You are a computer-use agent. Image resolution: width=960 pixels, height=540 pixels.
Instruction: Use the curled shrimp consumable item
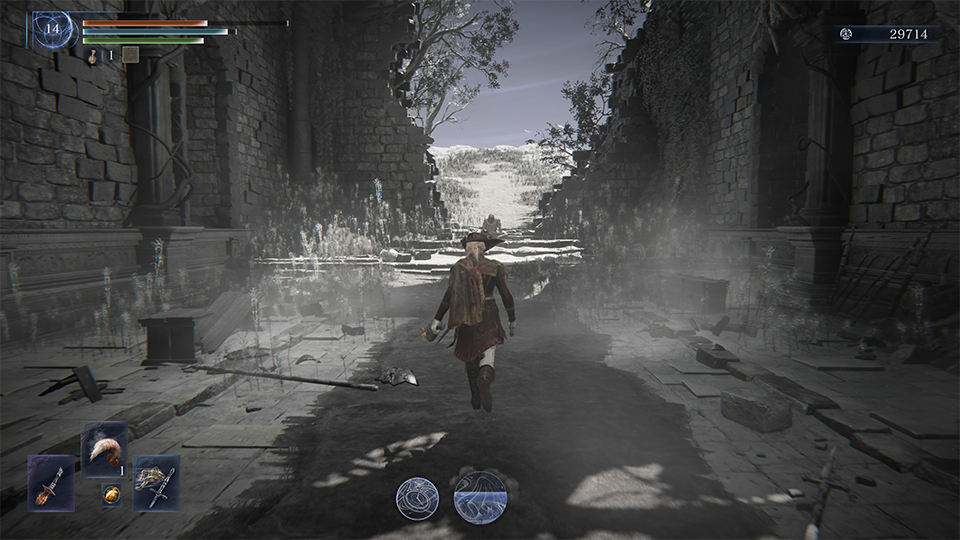(x=105, y=449)
